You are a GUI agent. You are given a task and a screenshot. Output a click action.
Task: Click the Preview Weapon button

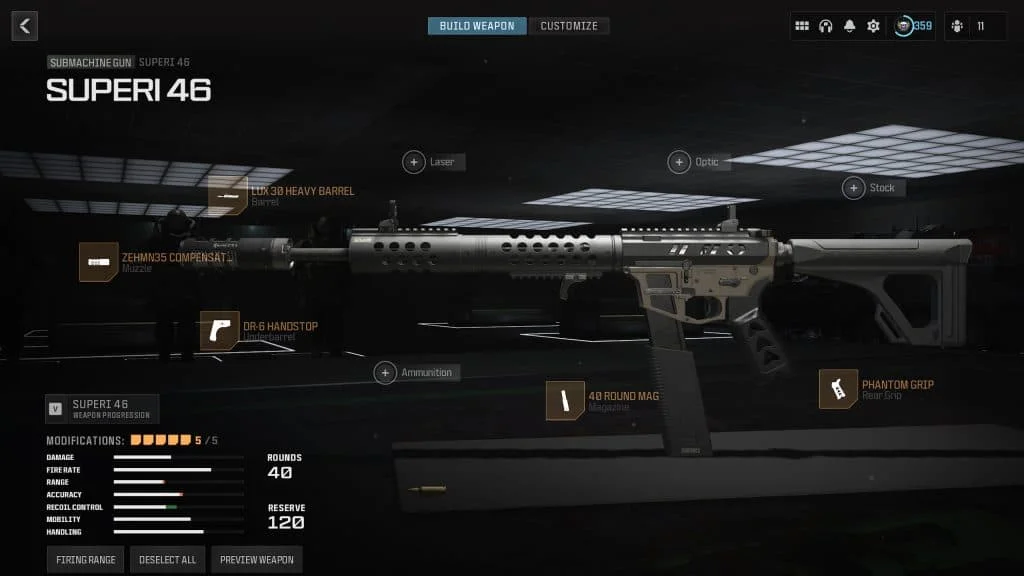(x=256, y=560)
